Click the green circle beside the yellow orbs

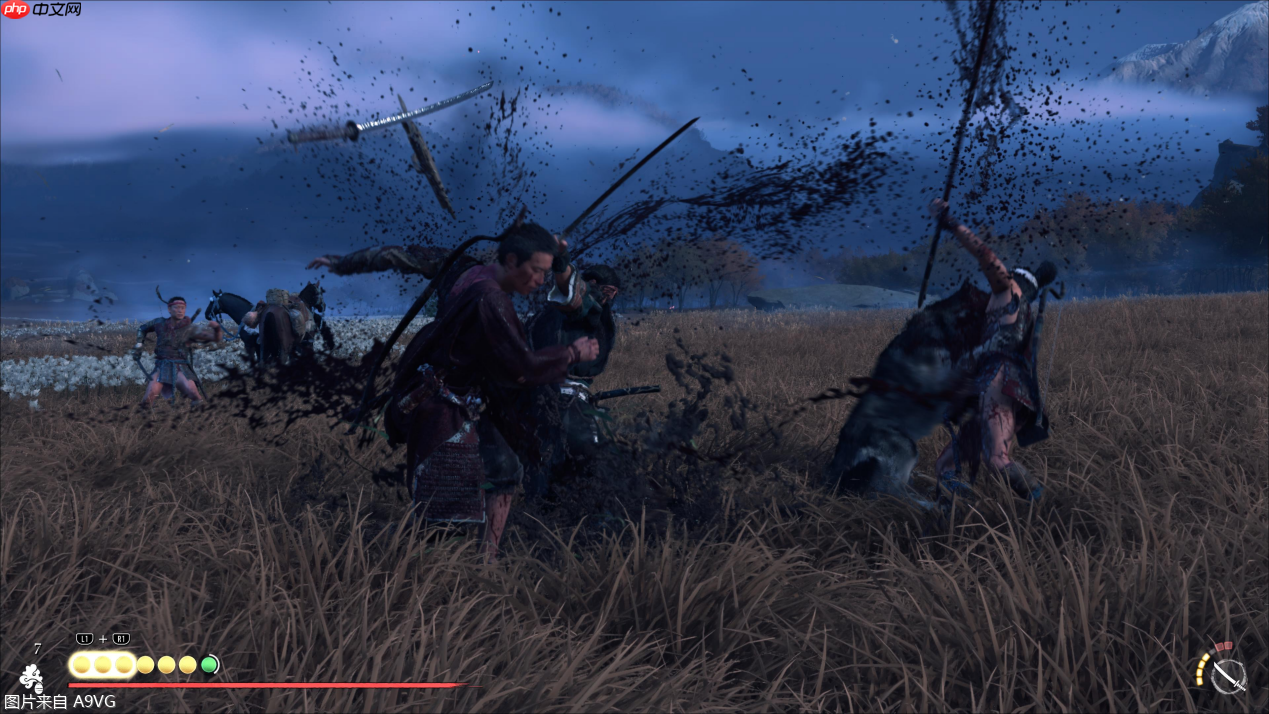[209, 664]
